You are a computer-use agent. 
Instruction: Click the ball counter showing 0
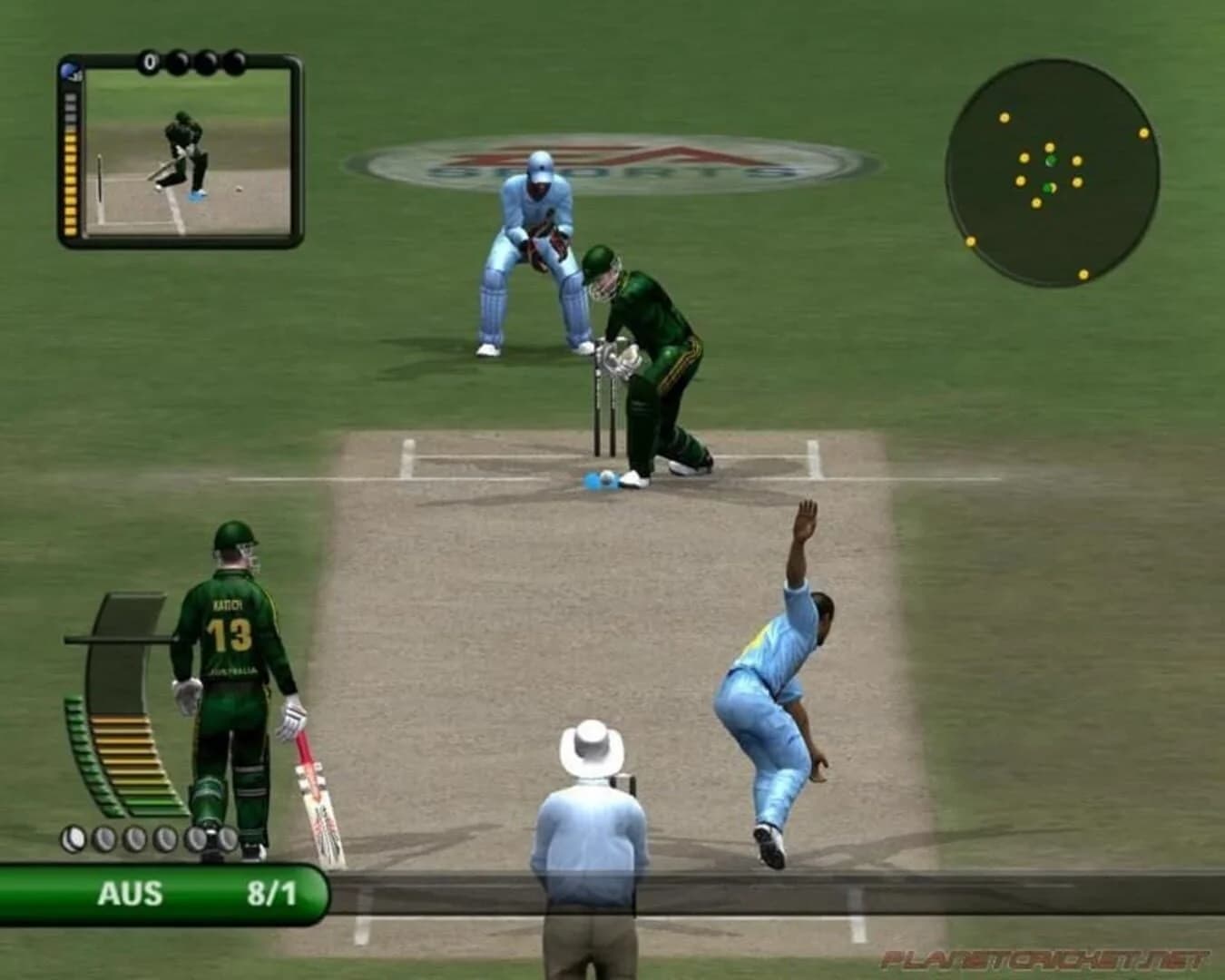(x=151, y=61)
